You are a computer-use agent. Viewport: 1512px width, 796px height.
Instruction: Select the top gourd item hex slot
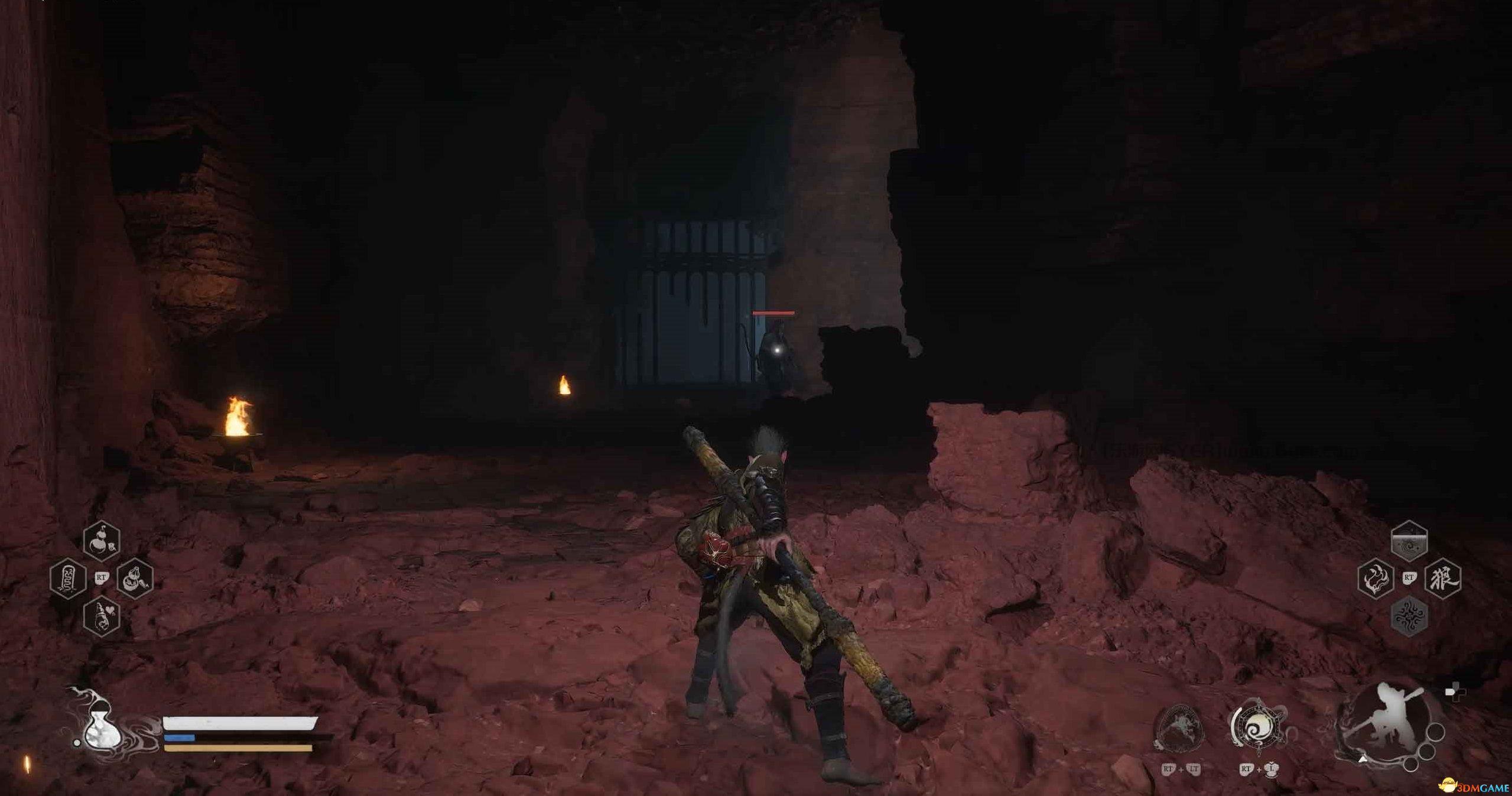(102, 541)
